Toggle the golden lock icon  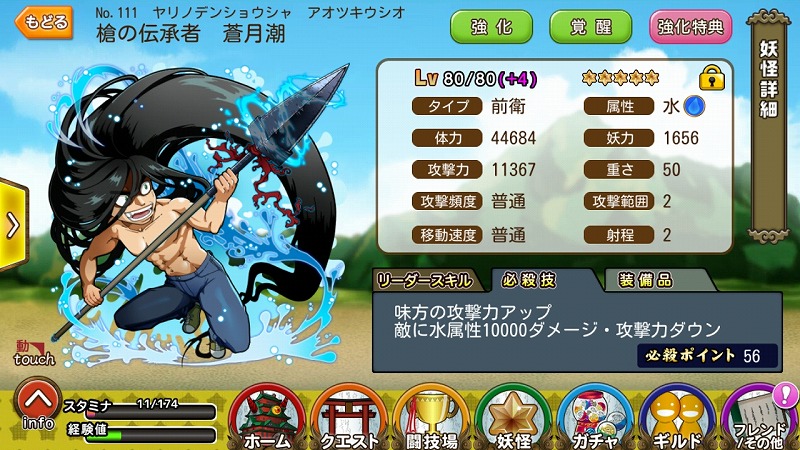click(711, 78)
